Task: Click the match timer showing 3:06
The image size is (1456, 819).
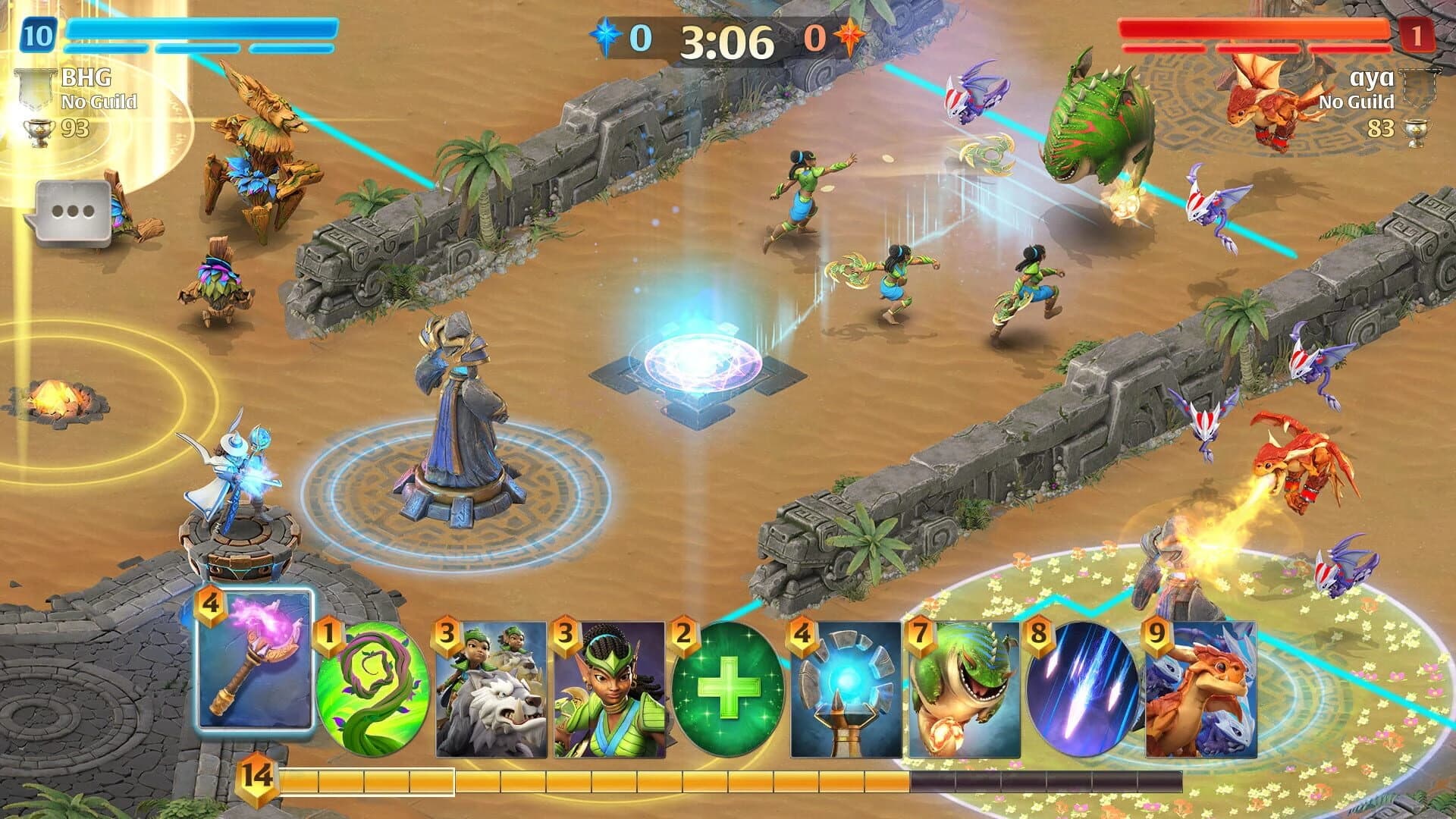Action: coord(728,36)
